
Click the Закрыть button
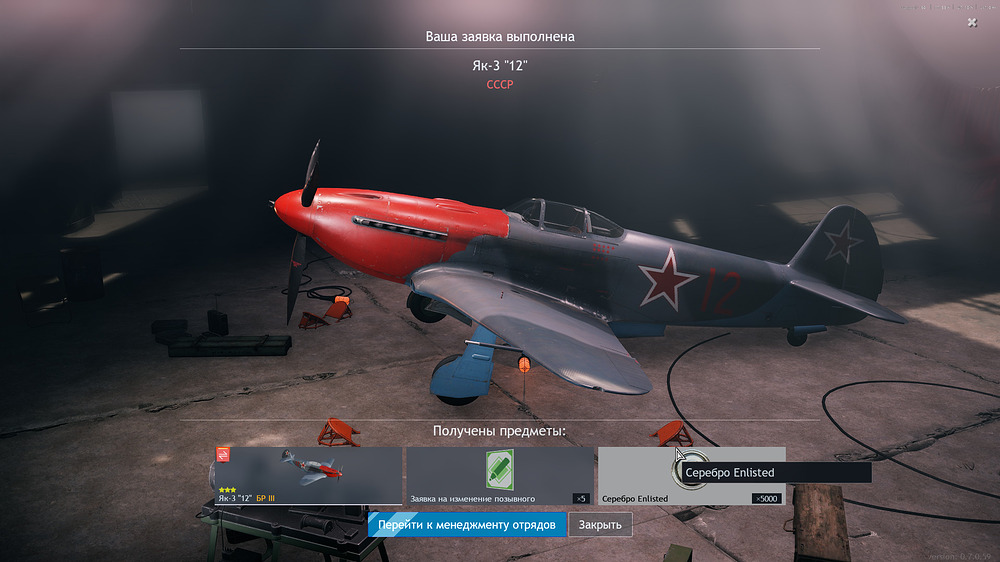pyautogui.click(x=600, y=525)
